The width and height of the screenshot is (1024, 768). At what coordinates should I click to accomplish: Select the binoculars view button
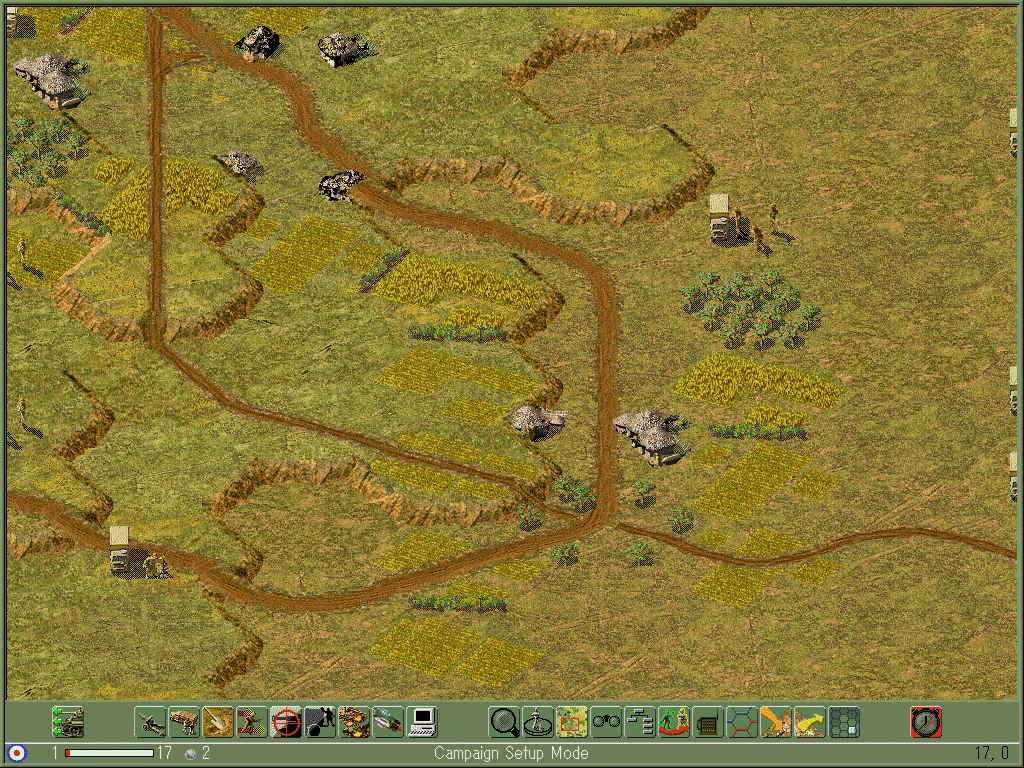coord(606,721)
